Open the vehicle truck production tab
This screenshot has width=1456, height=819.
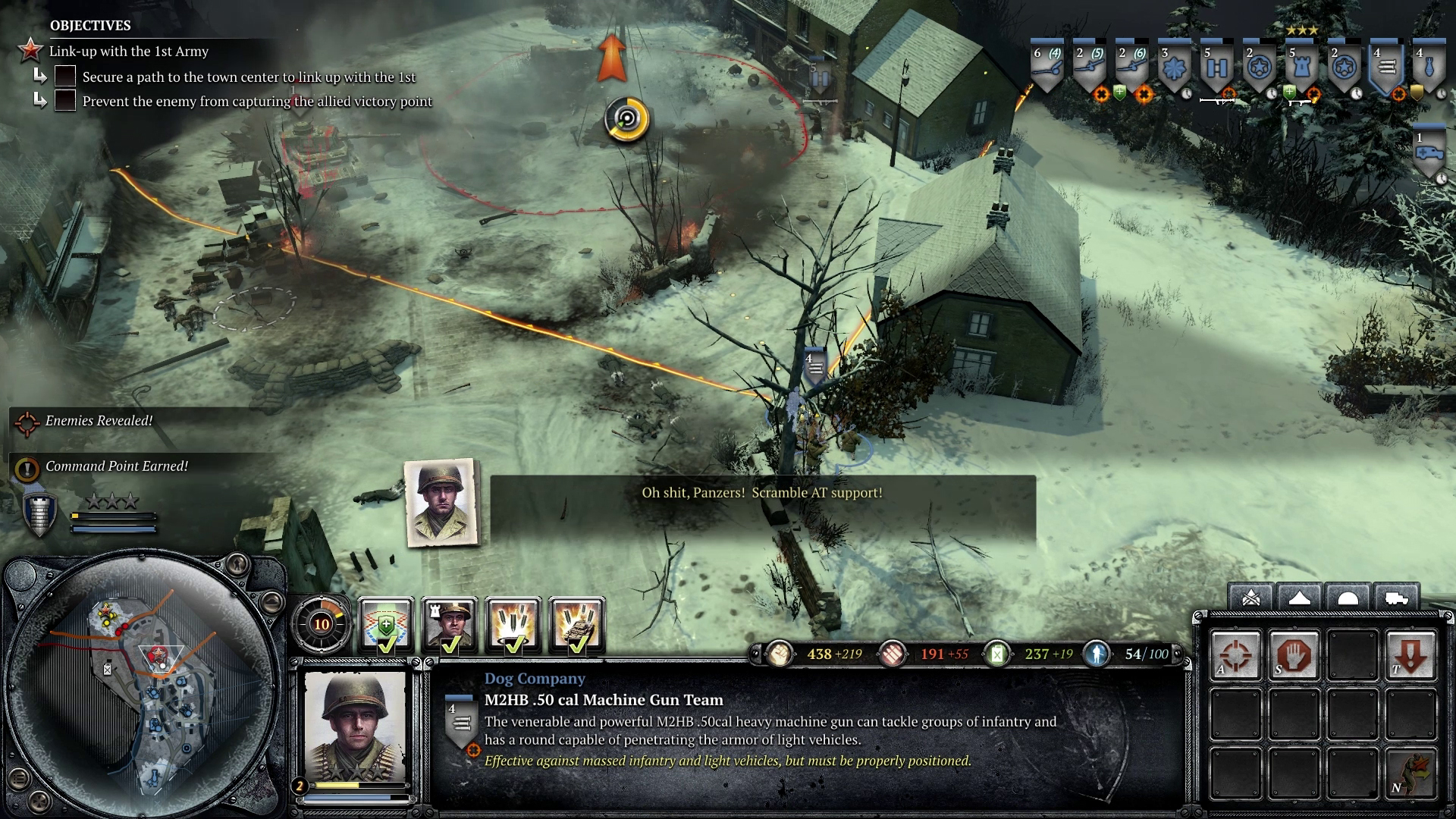click(x=1396, y=598)
